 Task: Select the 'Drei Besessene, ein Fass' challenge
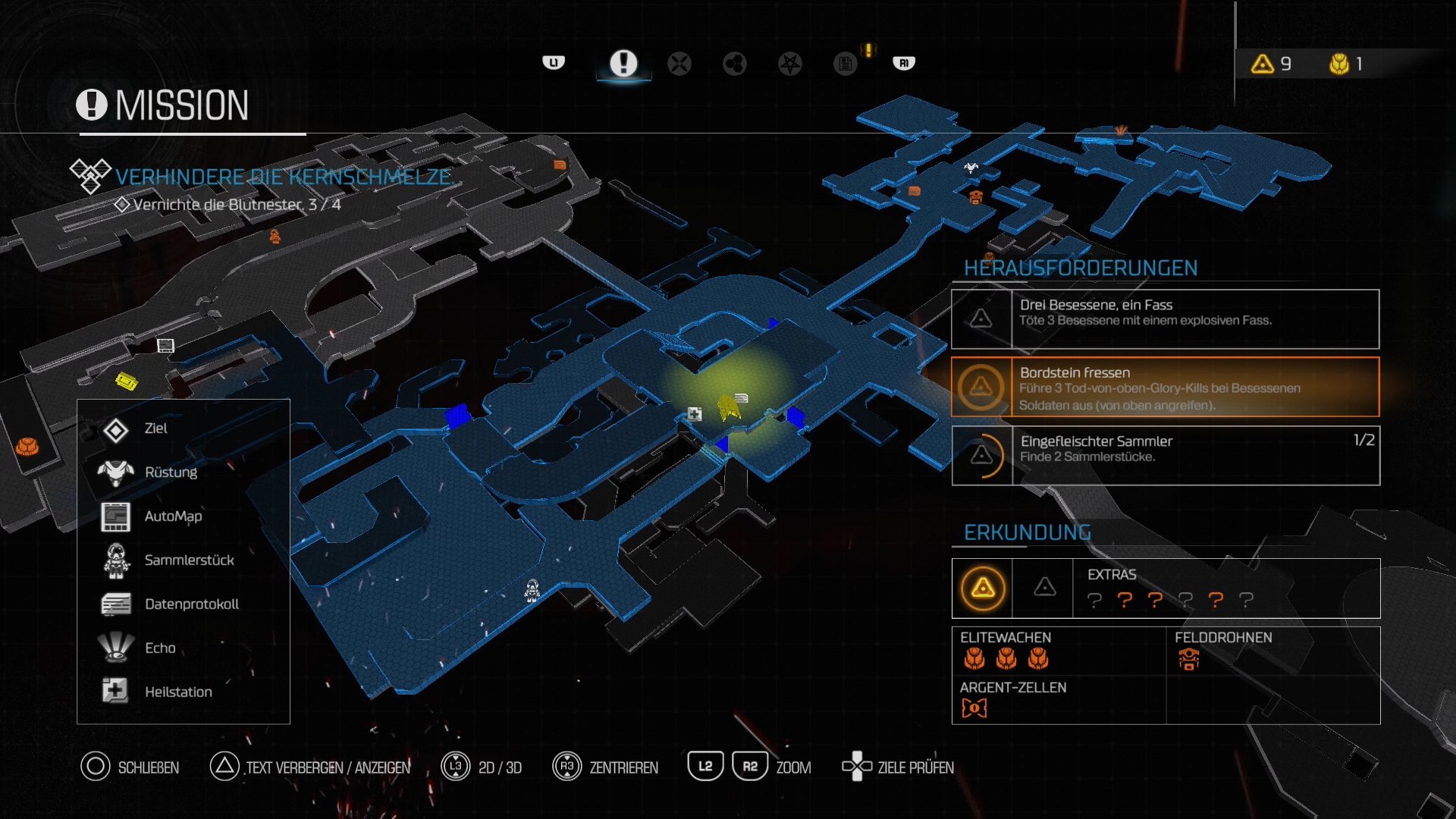point(1165,319)
